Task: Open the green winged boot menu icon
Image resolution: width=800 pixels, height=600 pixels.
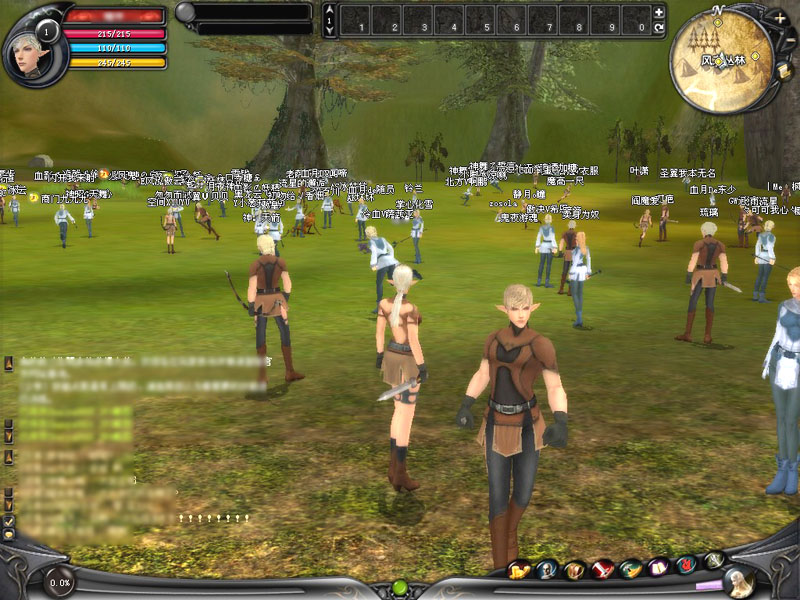Action: point(630,570)
